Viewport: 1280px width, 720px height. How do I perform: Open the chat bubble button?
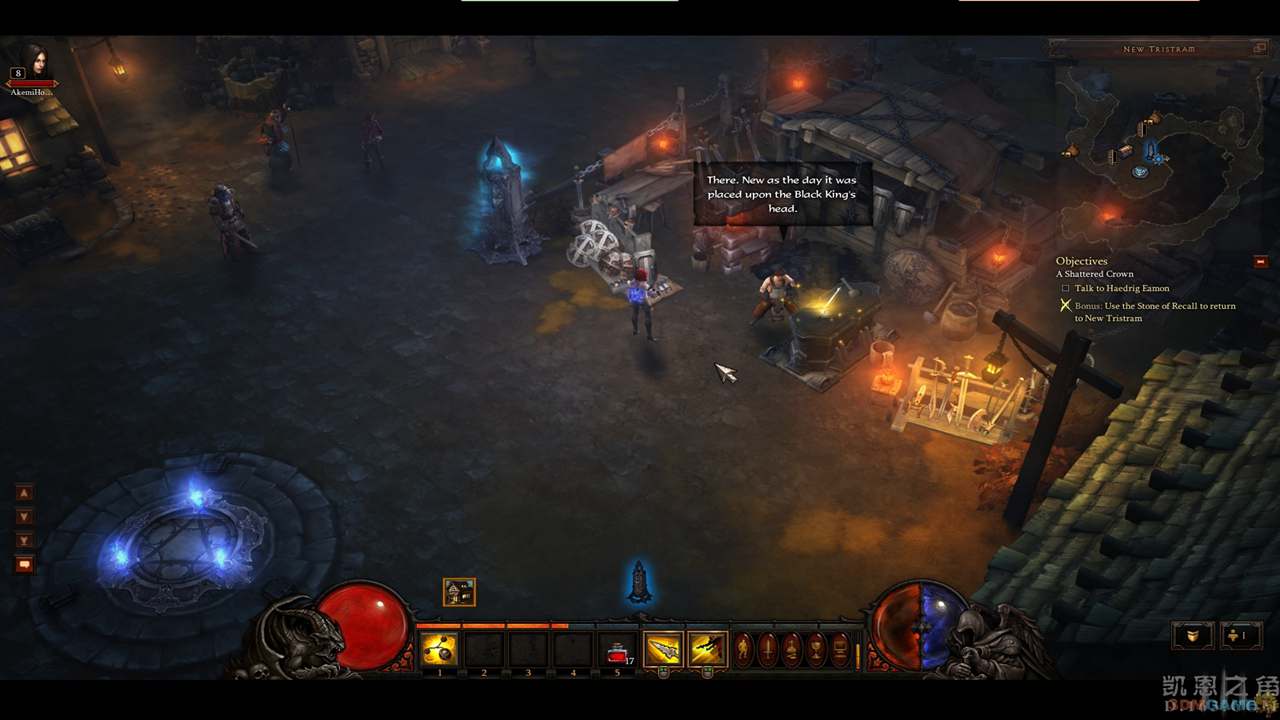tap(24, 564)
